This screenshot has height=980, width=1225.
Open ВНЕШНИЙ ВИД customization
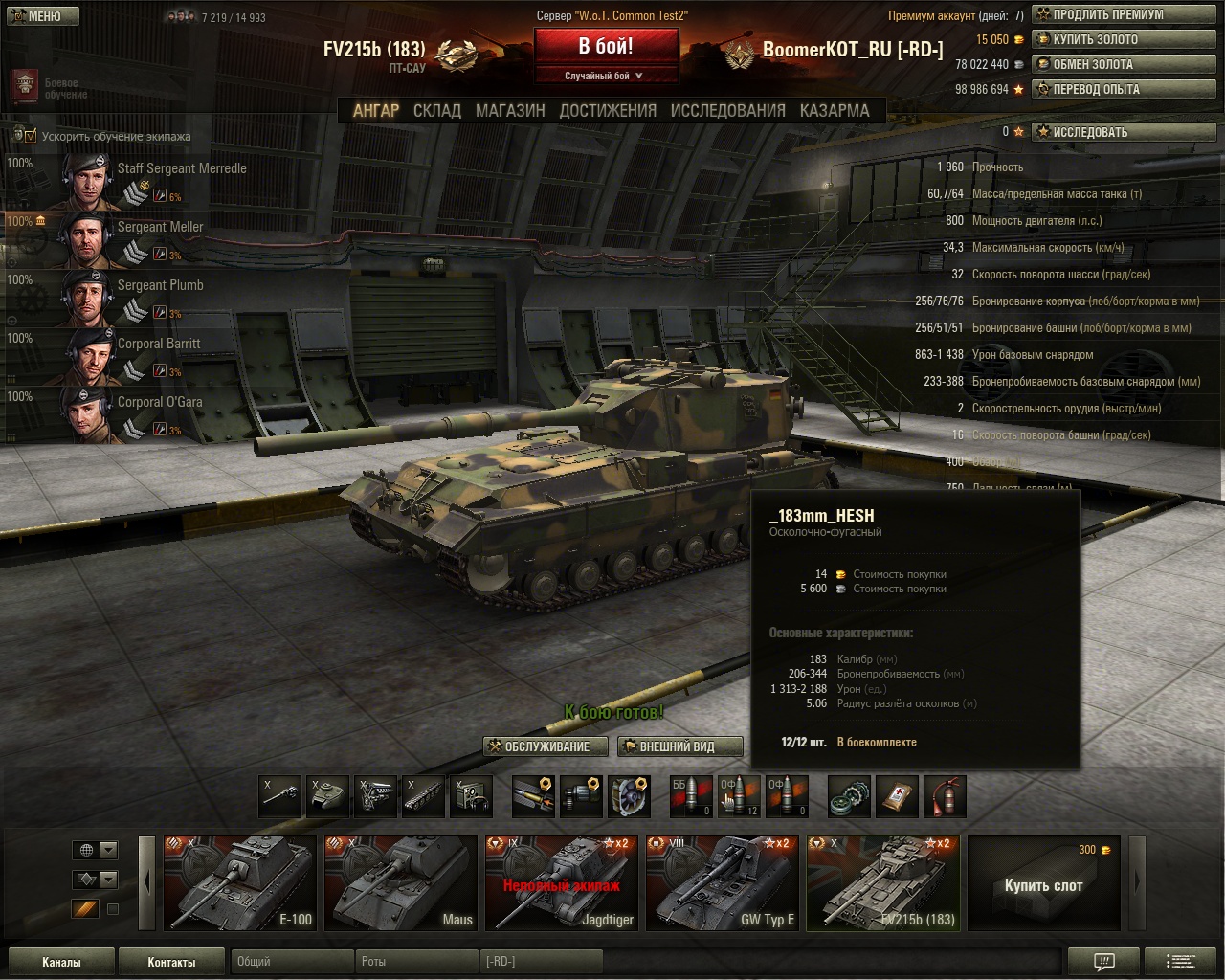[x=679, y=746]
